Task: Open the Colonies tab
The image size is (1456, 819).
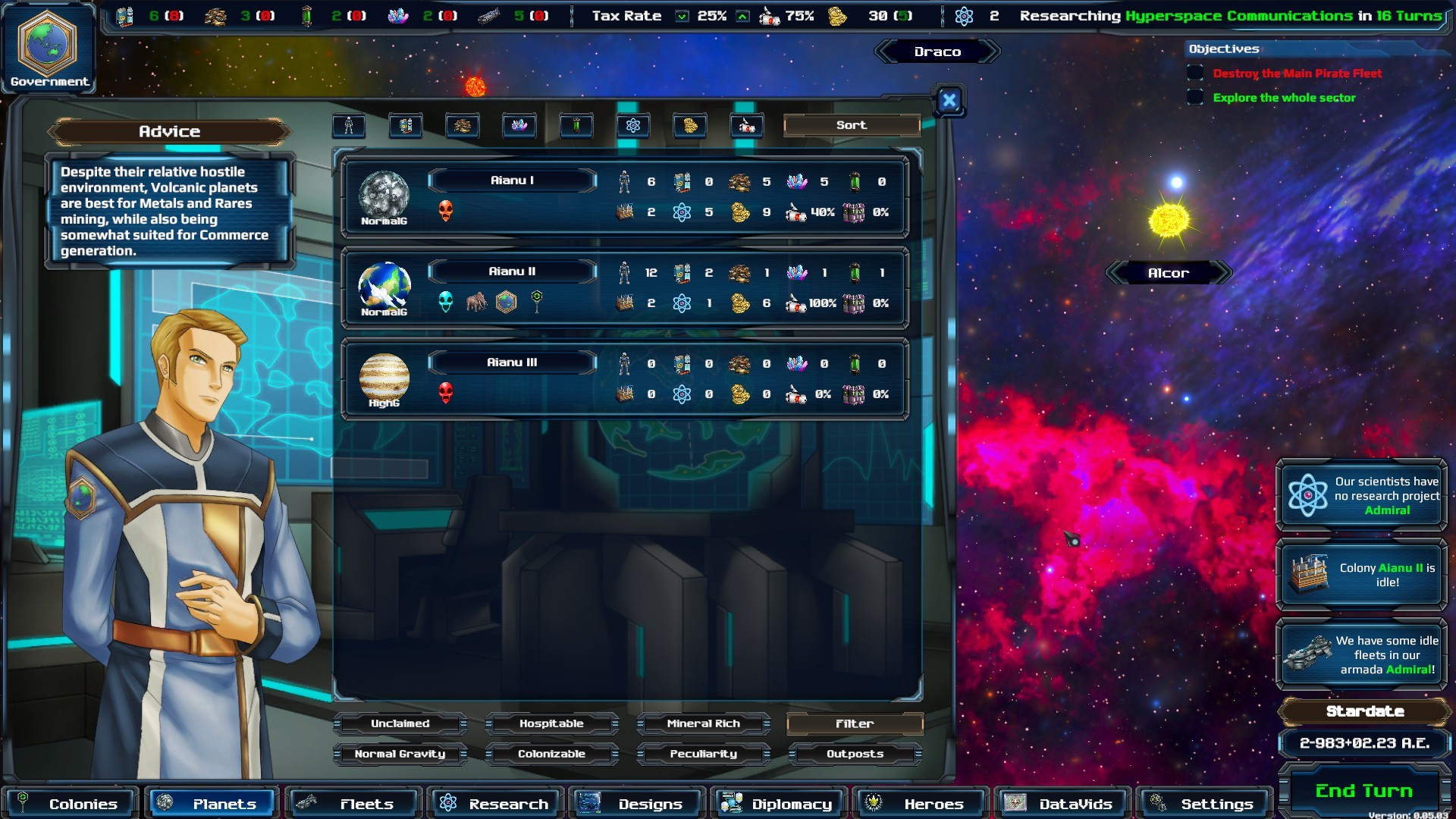Action: tap(70, 803)
